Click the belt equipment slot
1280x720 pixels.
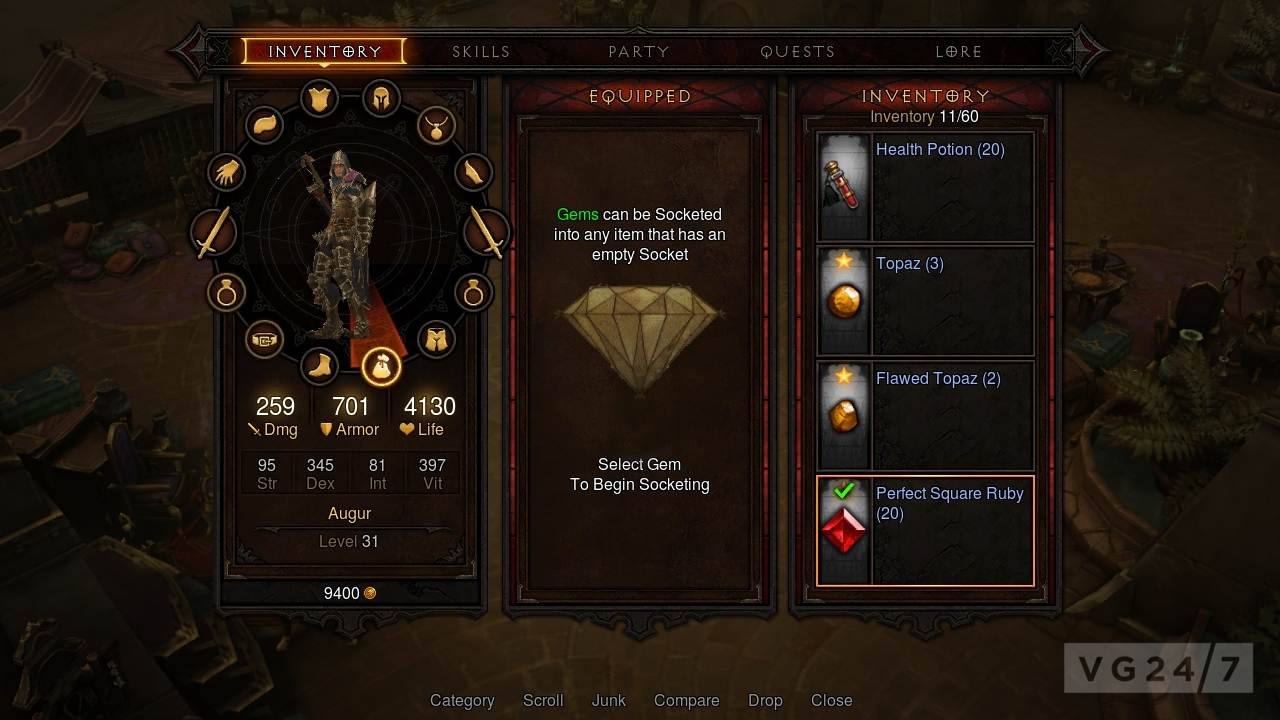[x=265, y=340]
